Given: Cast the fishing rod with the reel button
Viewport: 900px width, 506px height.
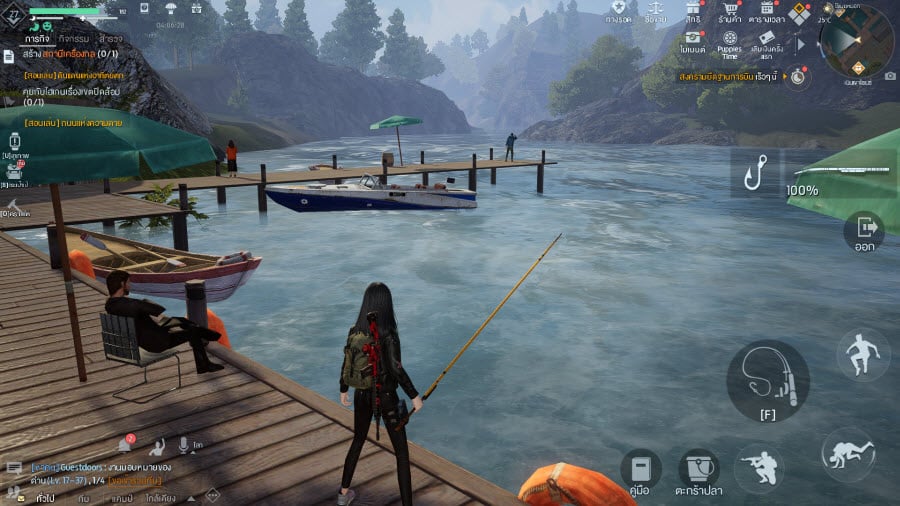Looking at the screenshot, I should pos(767,379).
